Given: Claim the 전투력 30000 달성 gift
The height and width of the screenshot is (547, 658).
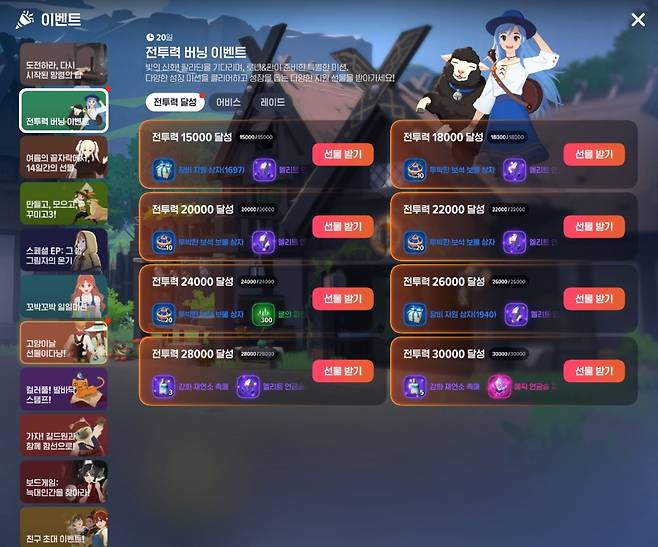Looking at the screenshot, I should pos(593,371).
